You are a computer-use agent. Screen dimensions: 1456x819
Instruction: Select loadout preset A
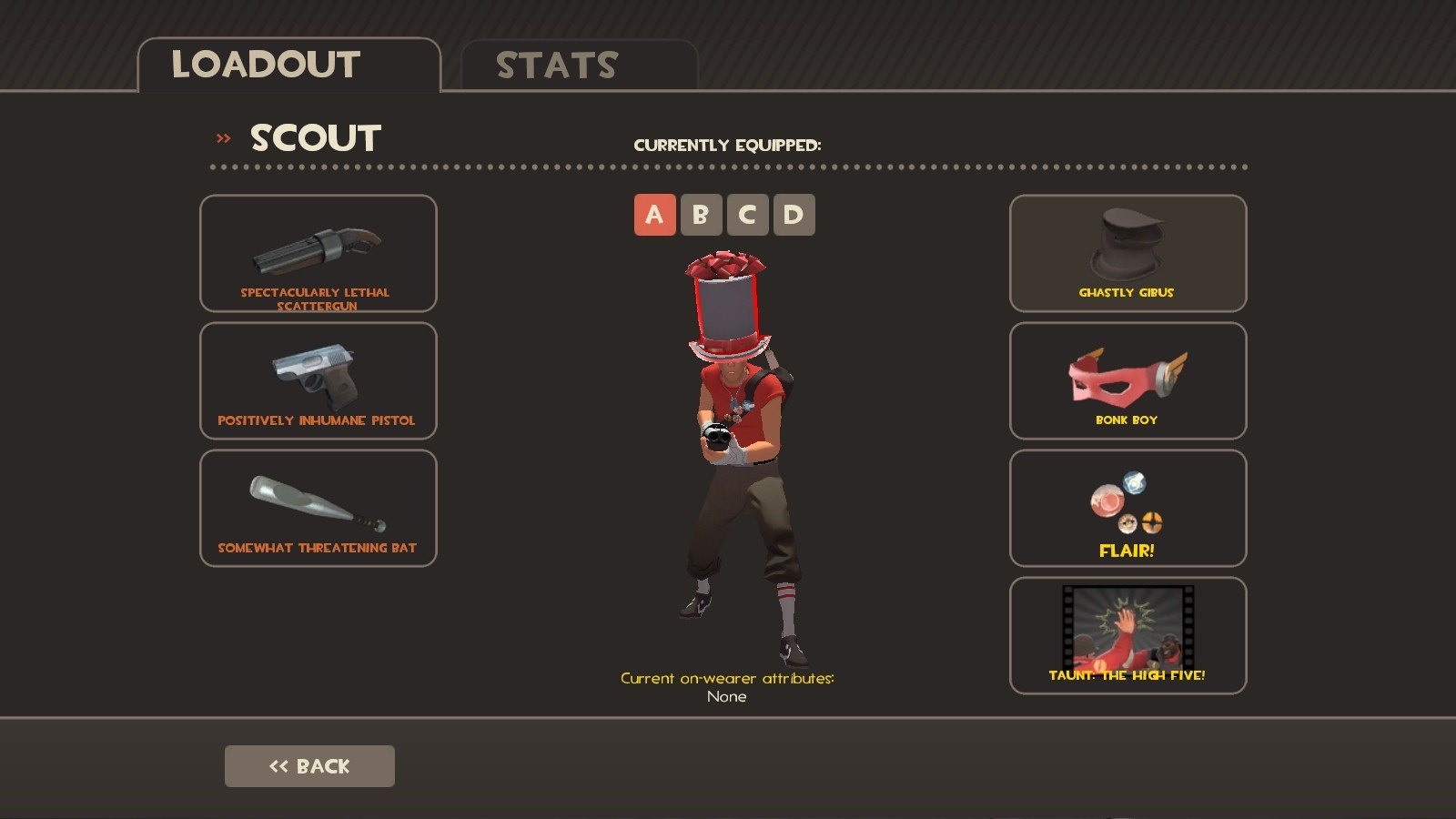[654, 216]
